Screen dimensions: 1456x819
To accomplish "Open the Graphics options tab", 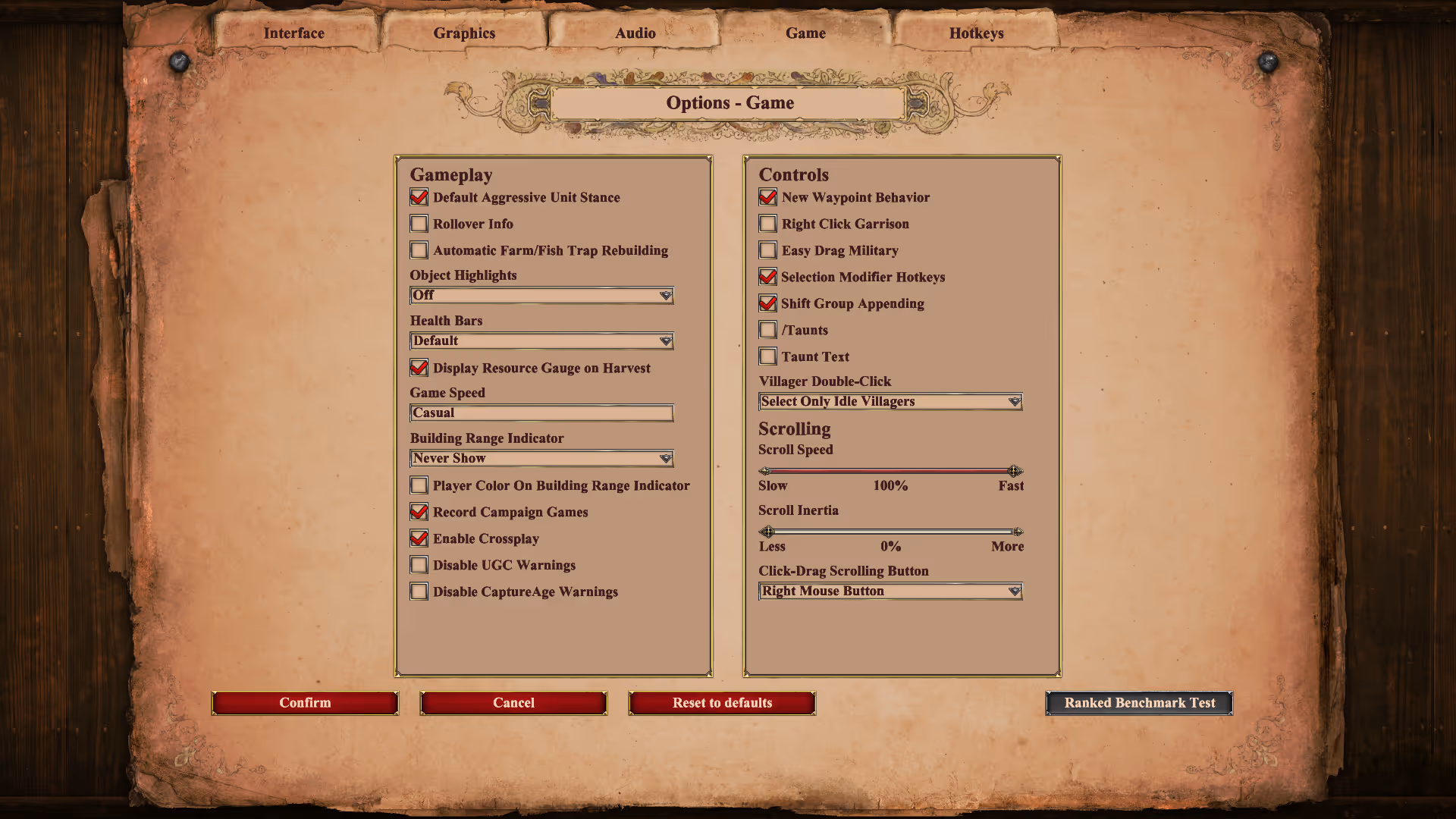I will [x=464, y=33].
